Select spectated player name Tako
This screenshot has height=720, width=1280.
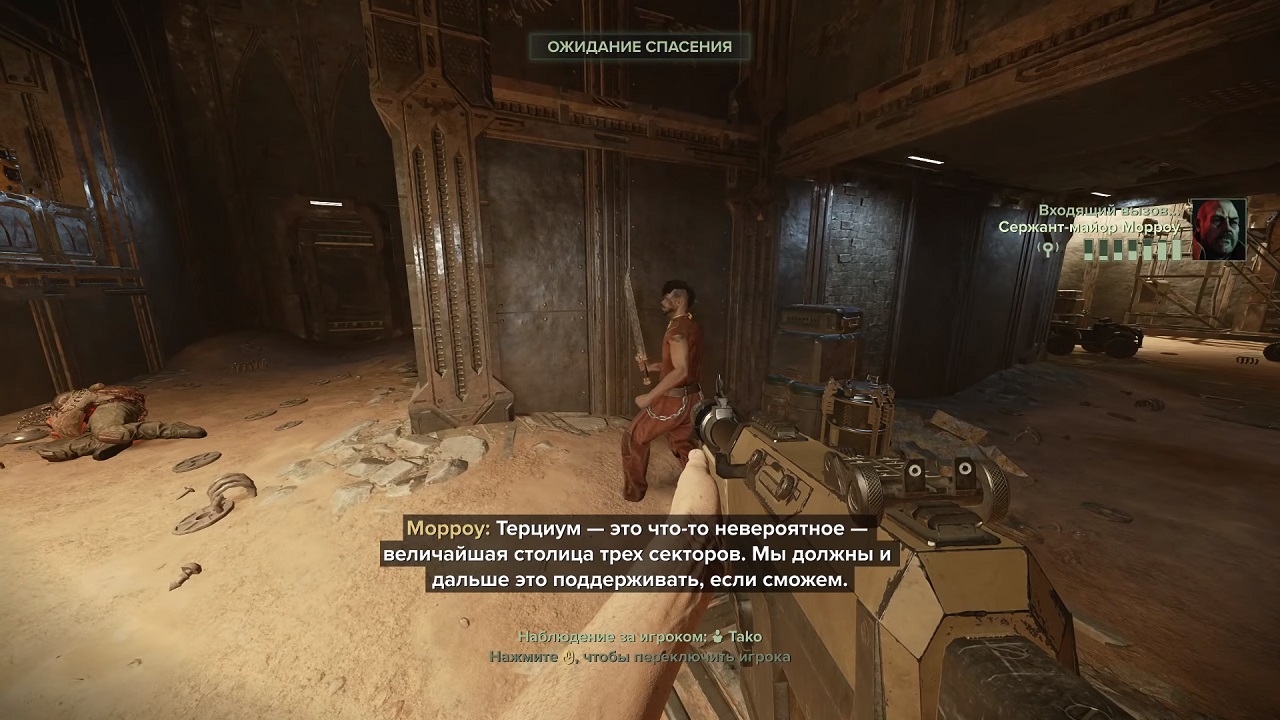coord(744,637)
